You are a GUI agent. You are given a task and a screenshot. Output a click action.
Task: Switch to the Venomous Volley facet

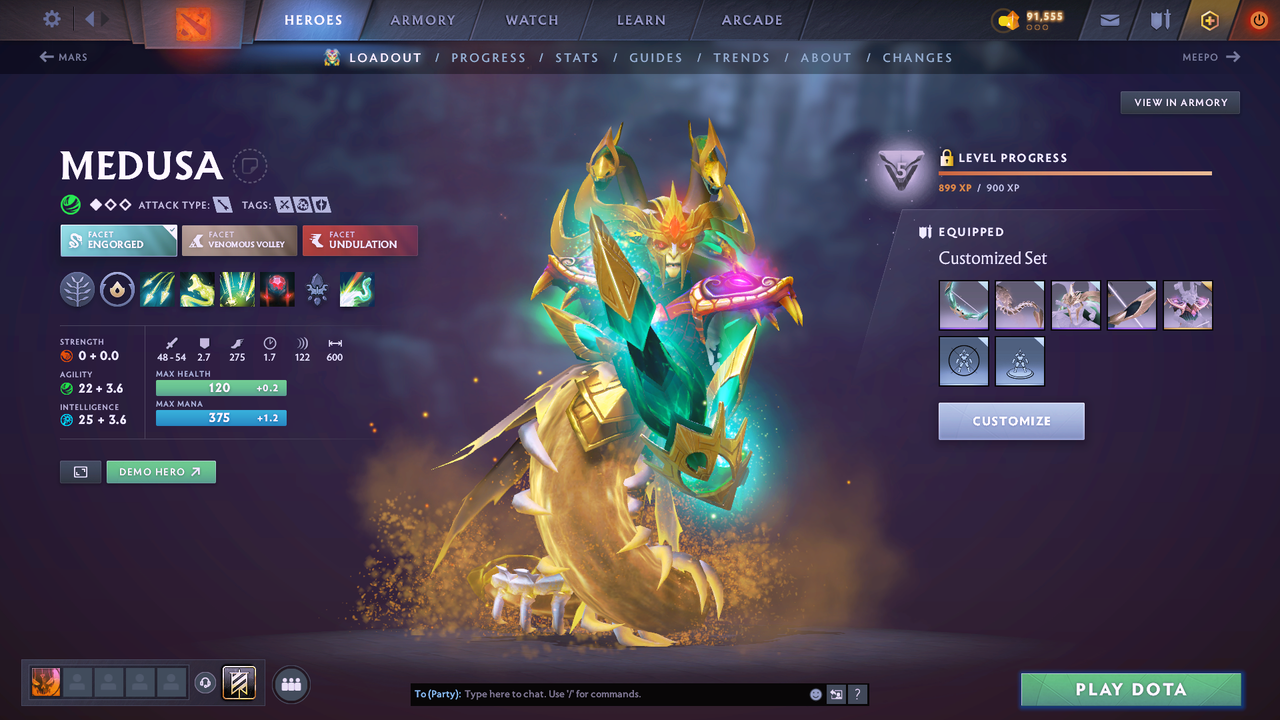[x=239, y=240]
